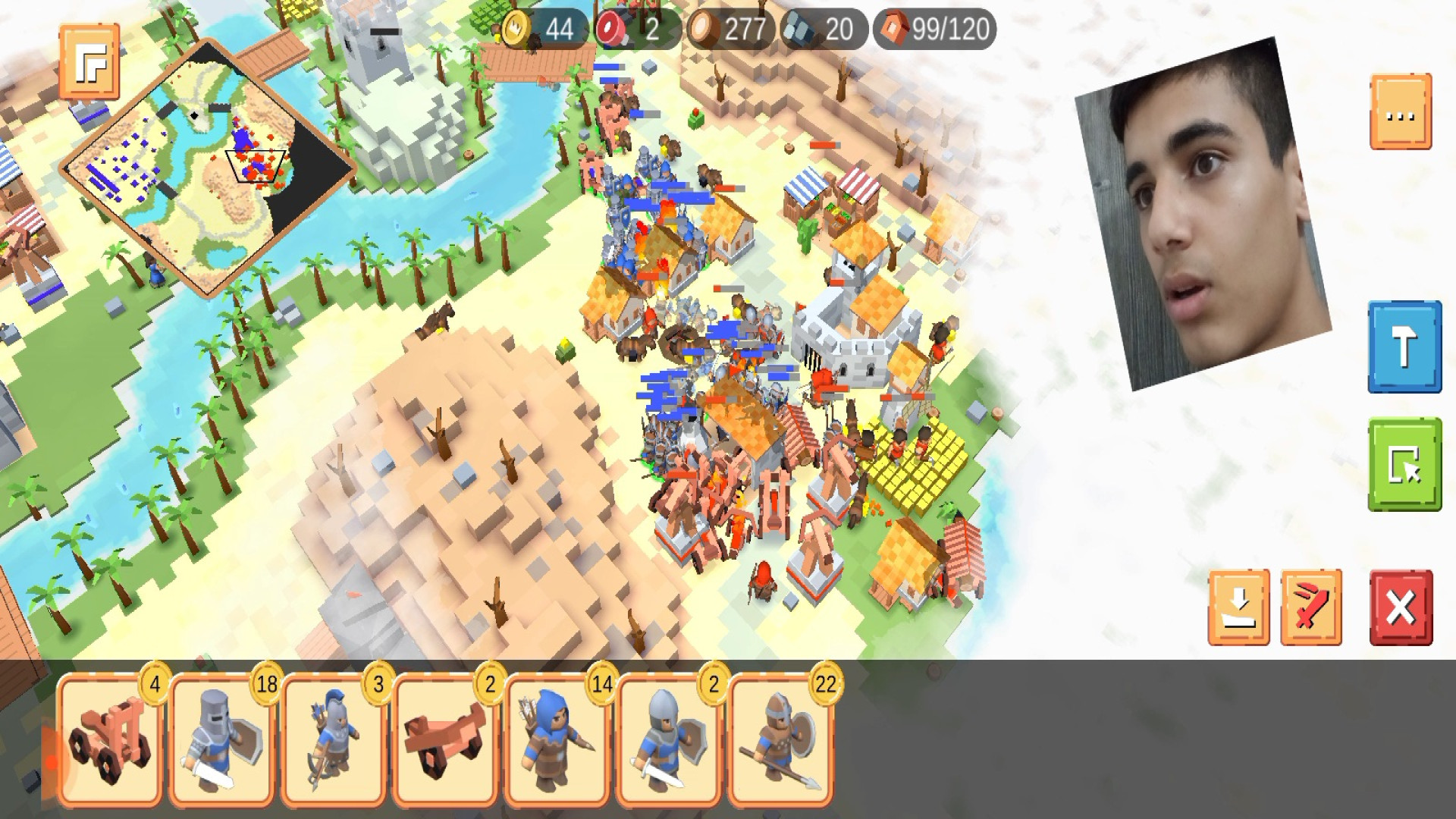Image resolution: width=1456 pixels, height=819 pixels.
Task: Select the crossbowman unit card
Action: tap(334, 741)
